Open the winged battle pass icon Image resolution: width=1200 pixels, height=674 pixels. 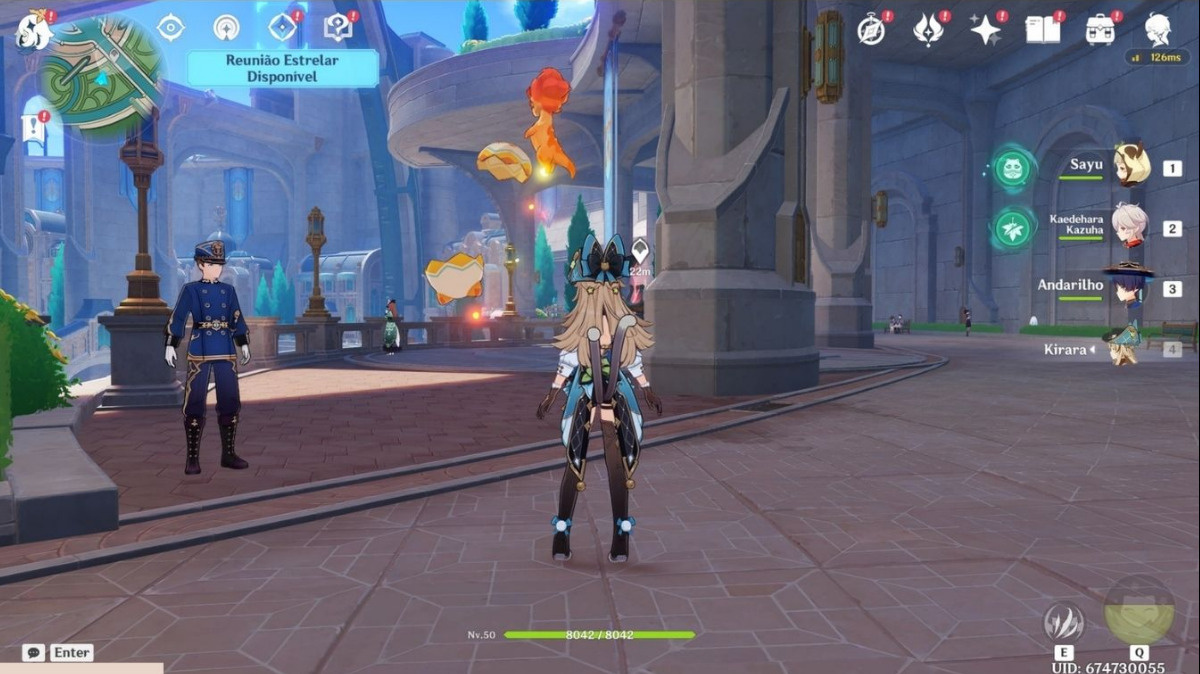coord(929,30)
